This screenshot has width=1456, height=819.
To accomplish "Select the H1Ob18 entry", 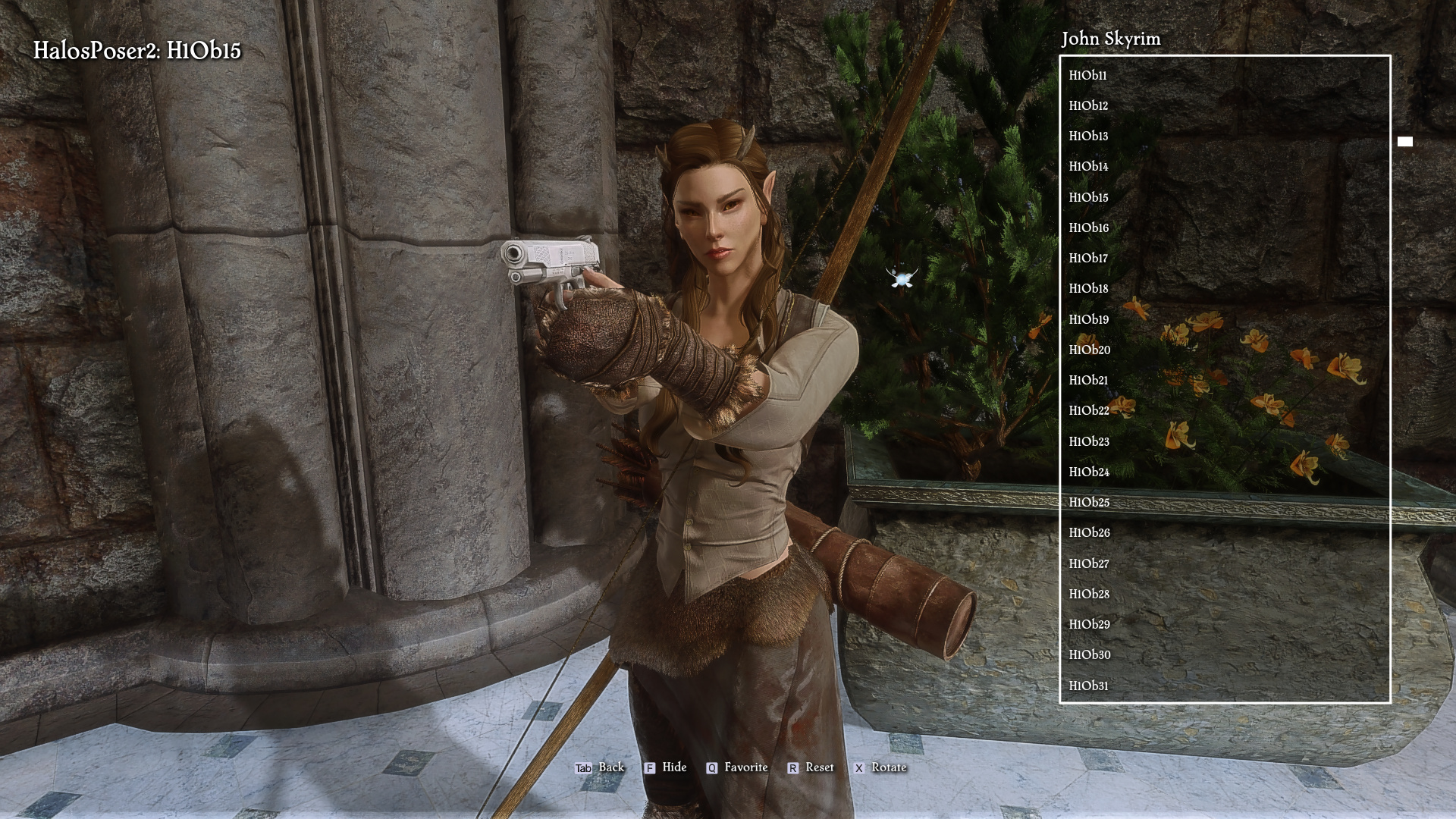I will point(1088,289).
